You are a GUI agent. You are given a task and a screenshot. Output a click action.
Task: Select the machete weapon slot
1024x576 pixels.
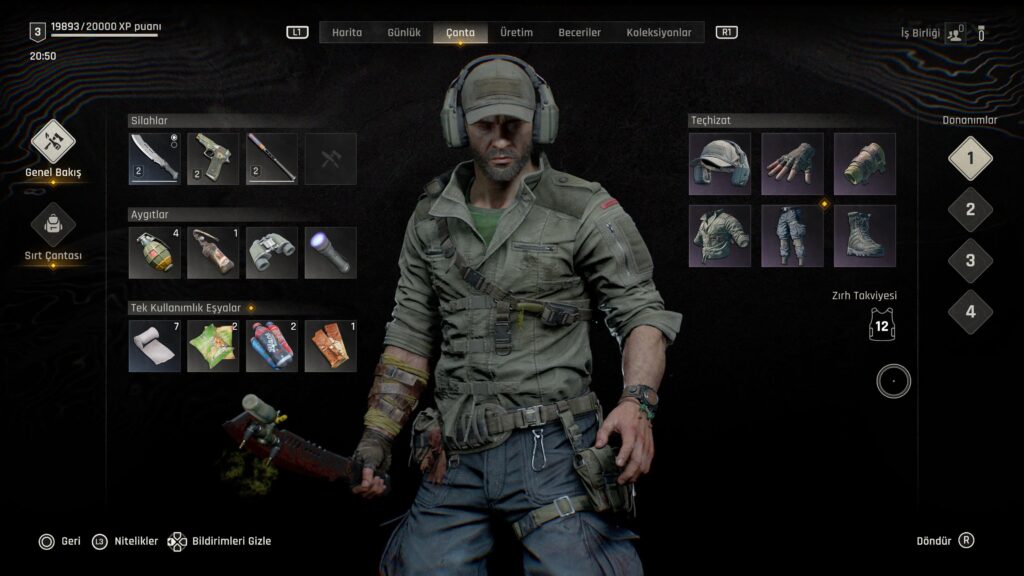(155, 159)
